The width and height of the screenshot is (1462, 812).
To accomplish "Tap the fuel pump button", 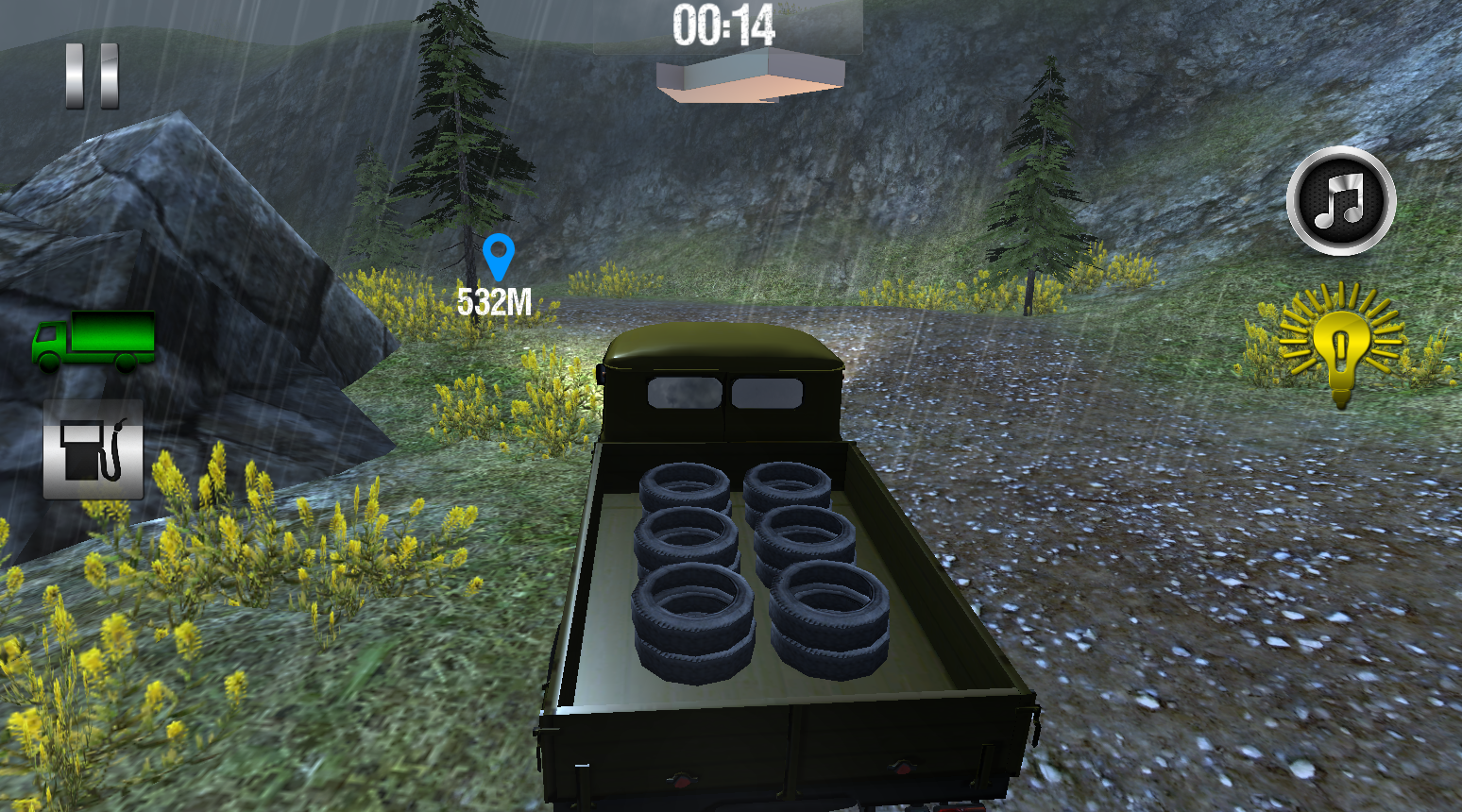I will click(x=93, y=449).
